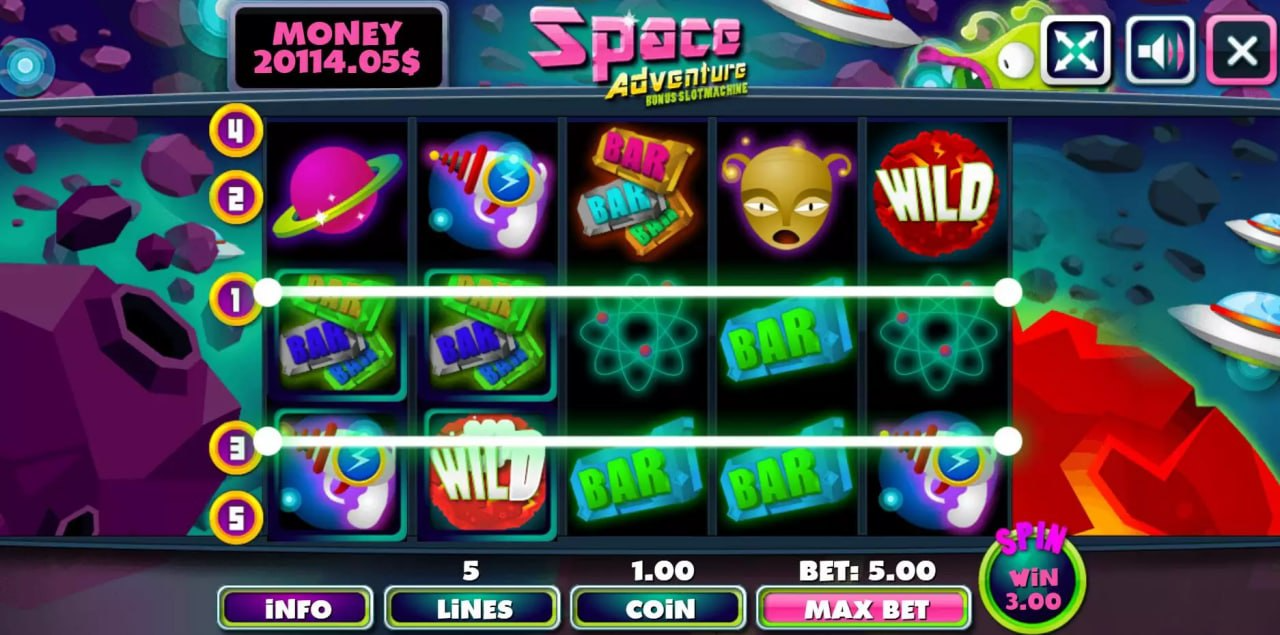
Task: Close the game with the X button
Action: [x=1241, y=49]
